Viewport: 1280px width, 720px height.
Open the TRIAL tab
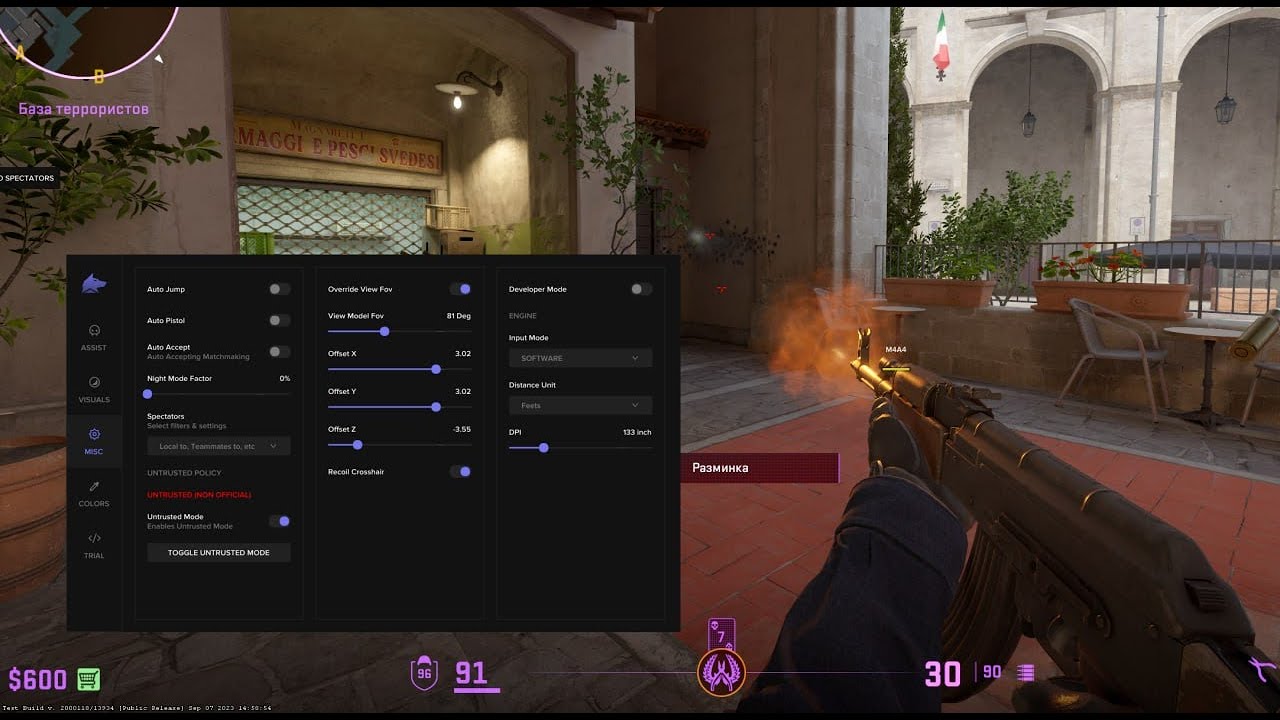(94, 544)
